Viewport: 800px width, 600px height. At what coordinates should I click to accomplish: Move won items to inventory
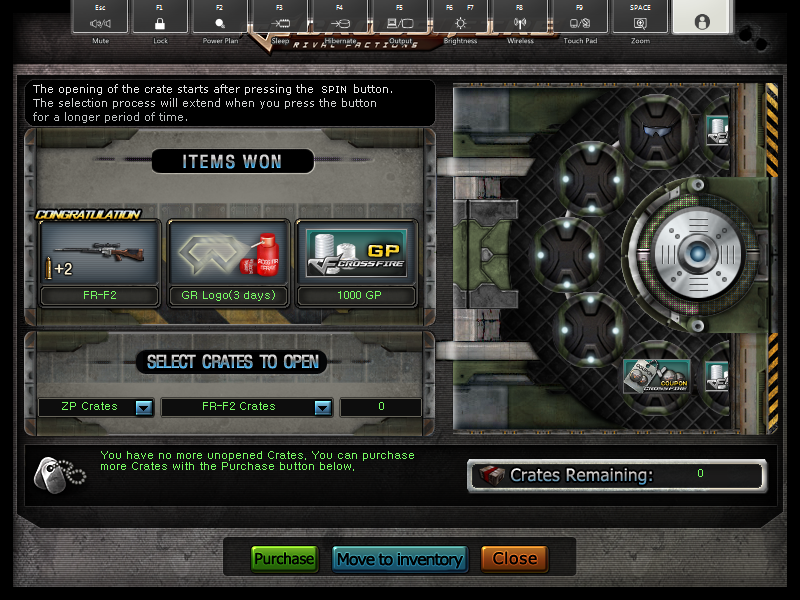[399, 559]
